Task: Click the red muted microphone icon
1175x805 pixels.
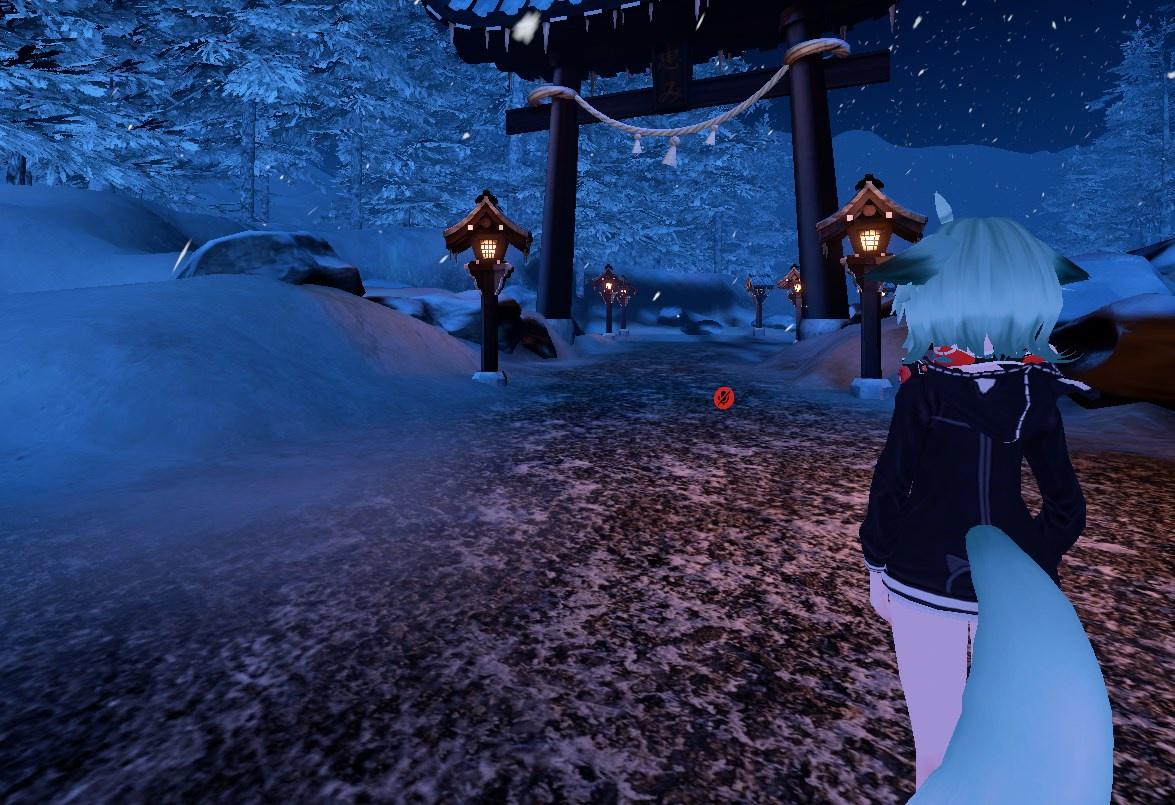Action: 724,398
